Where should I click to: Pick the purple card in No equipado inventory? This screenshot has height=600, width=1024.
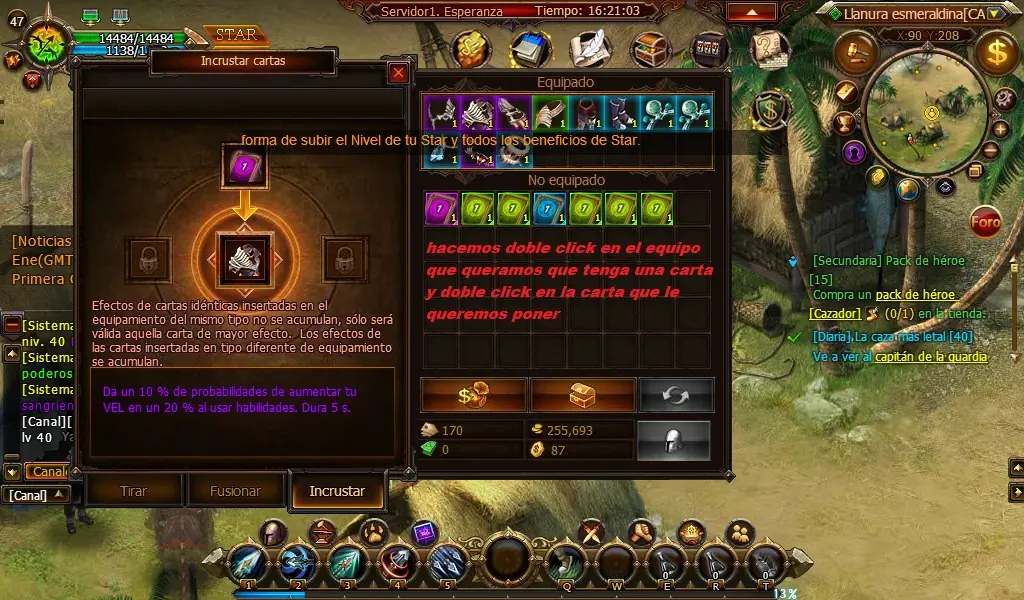[441, 209]
